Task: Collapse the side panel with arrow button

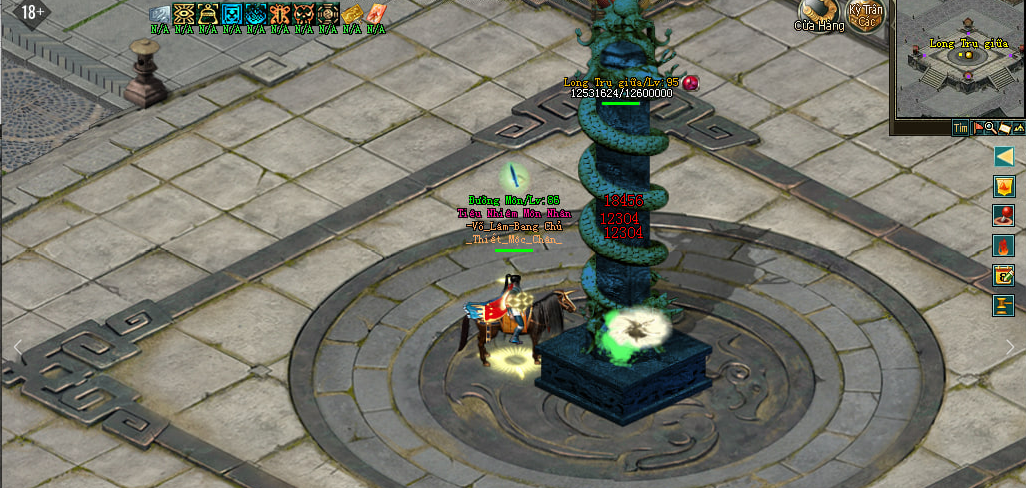Action: click(1004, 157)
